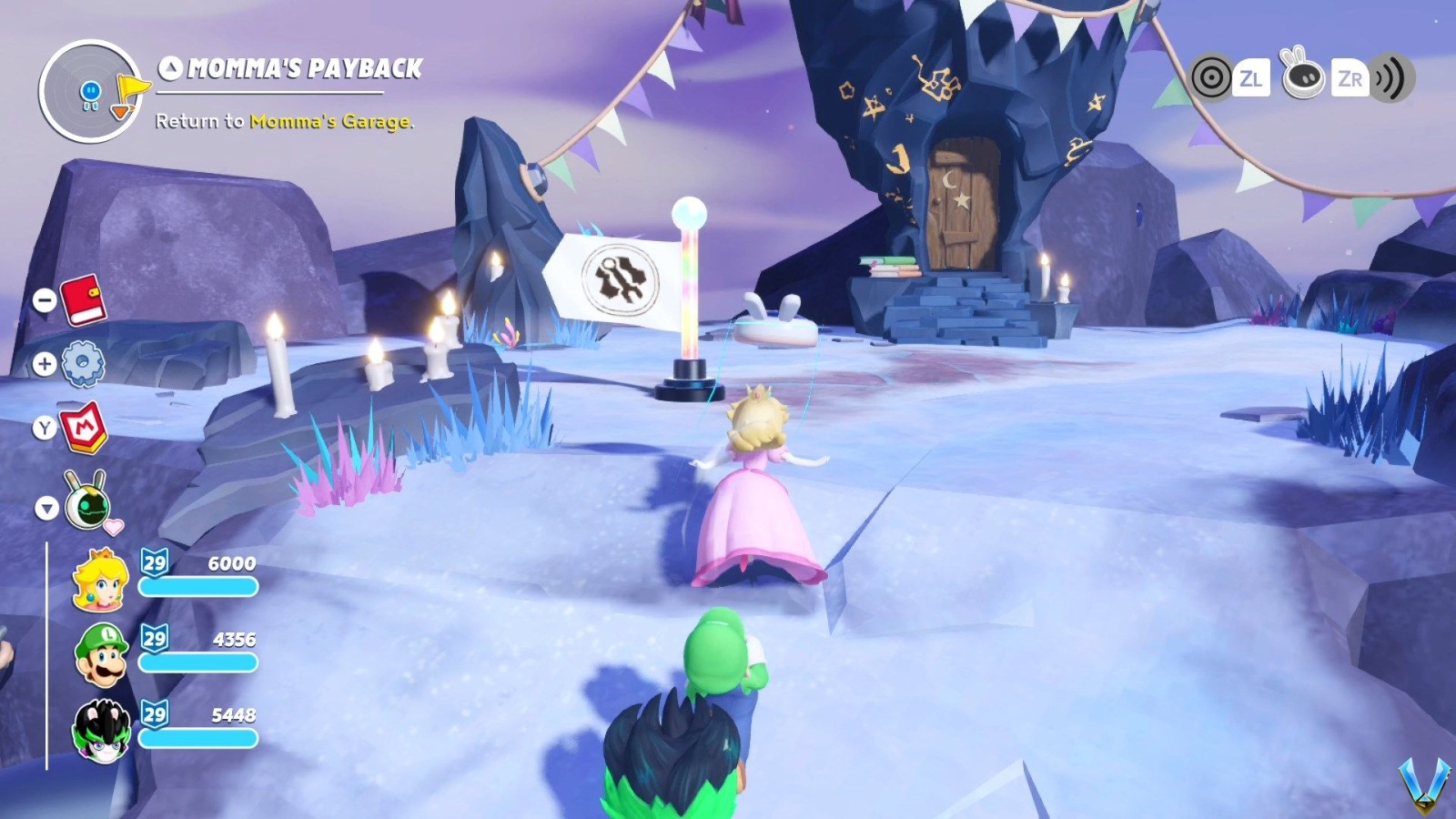Screen dimensions: 1456x819
Task: Open the ZR button prompt dropdown
Action: tap(1350, 78)
